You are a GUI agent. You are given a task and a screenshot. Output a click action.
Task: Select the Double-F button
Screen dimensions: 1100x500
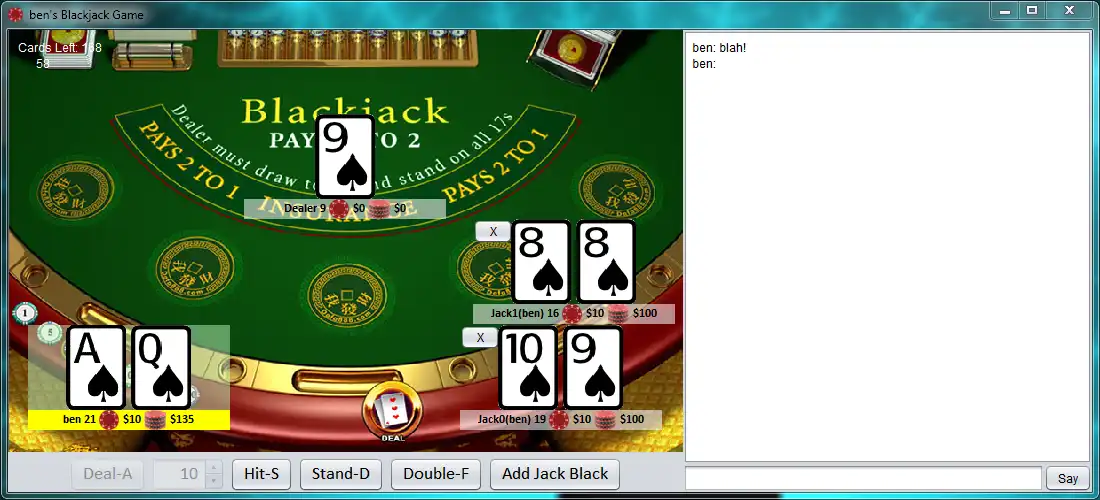coord(436,474)
